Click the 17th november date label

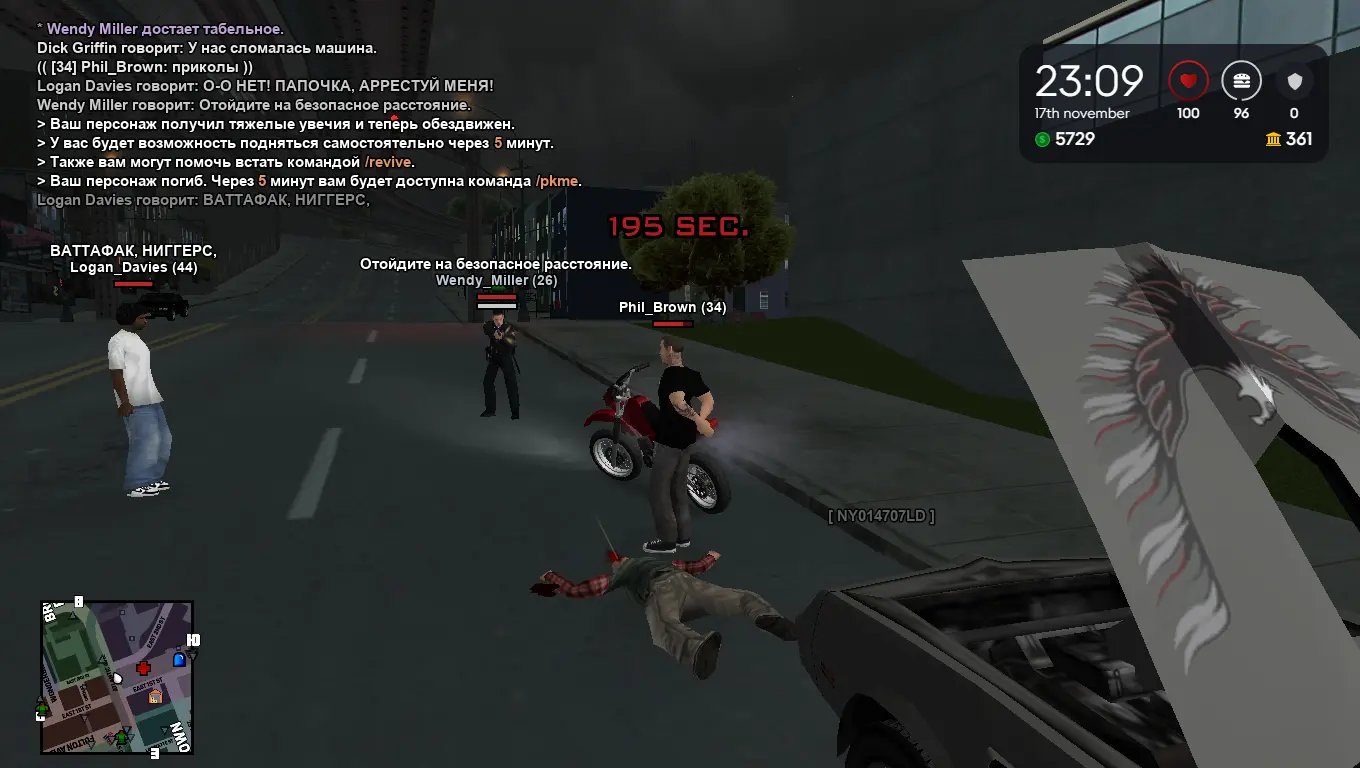click(x=1083, y=113)
